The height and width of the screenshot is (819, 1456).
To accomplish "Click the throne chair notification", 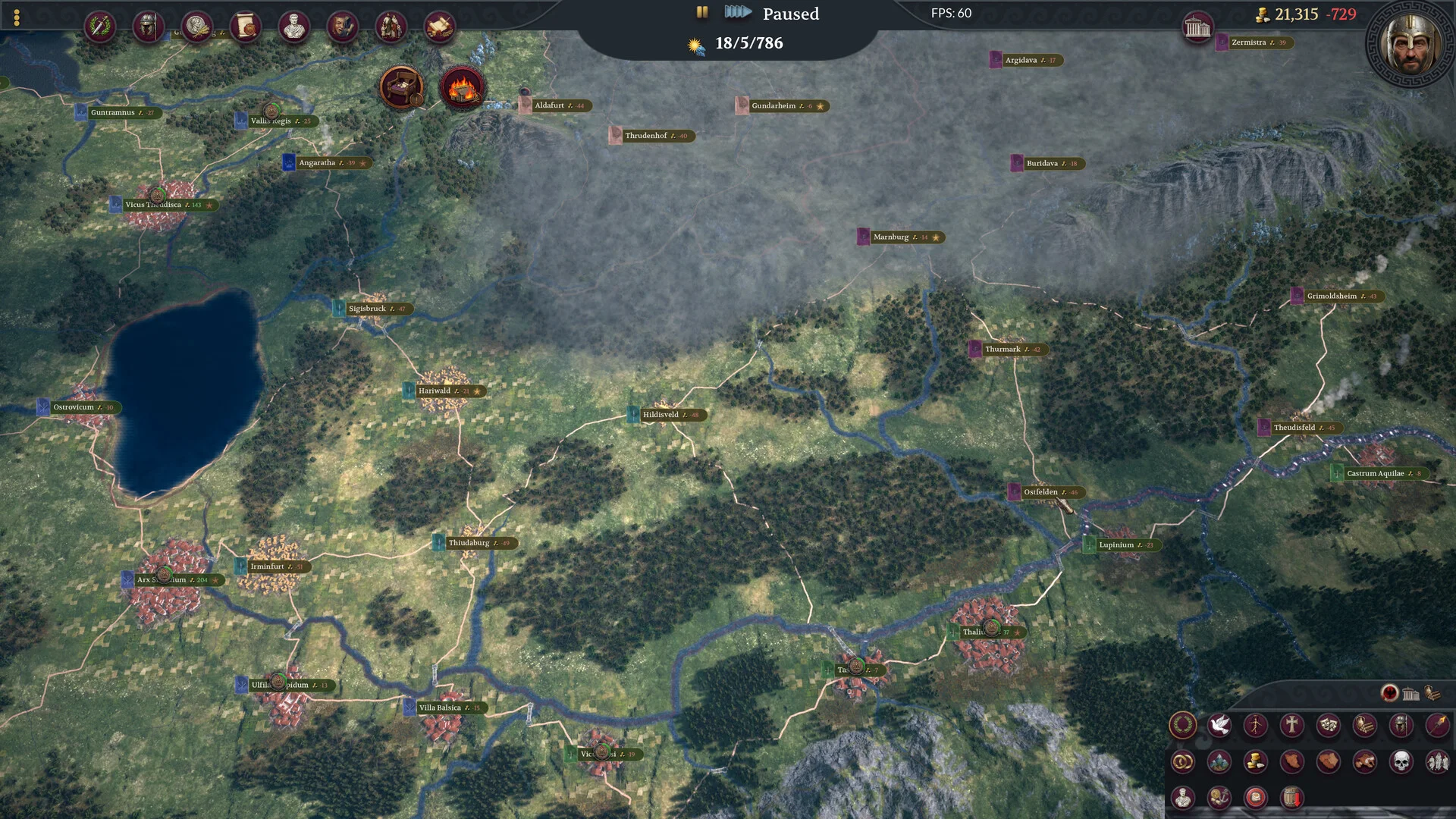I will click(401, 87).
